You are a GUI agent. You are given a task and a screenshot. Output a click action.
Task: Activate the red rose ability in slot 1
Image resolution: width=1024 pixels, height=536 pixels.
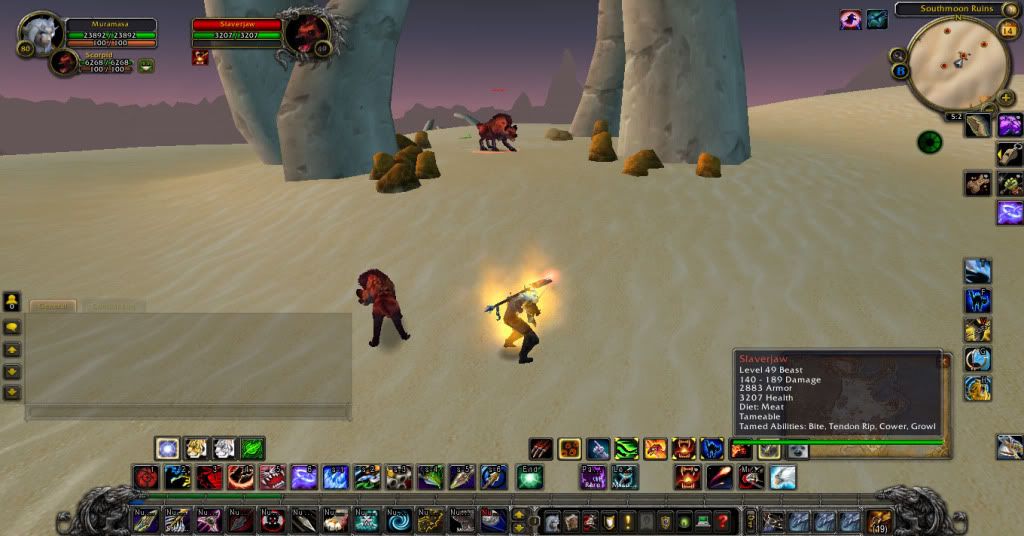pos(147,477)
